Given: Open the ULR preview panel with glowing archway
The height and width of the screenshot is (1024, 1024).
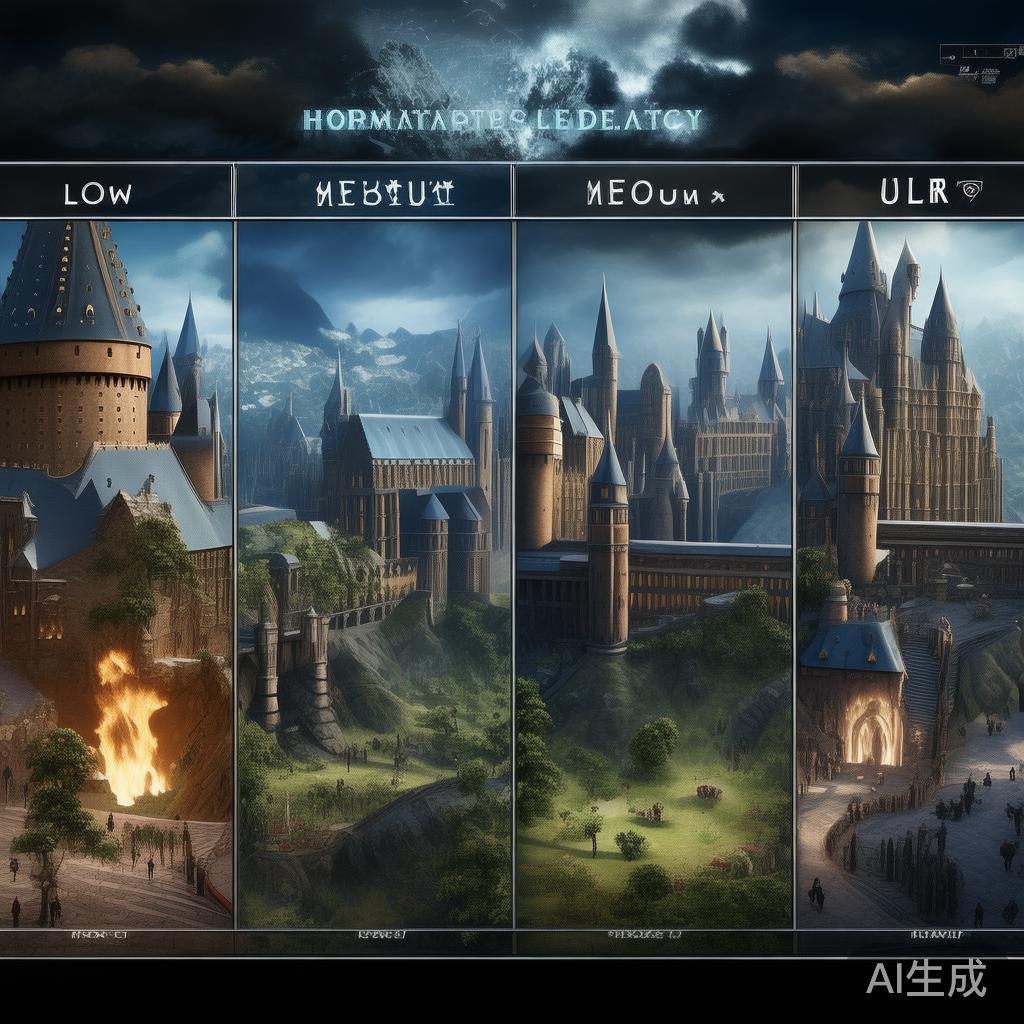Looking at the screenshot, I should (910, 575).
